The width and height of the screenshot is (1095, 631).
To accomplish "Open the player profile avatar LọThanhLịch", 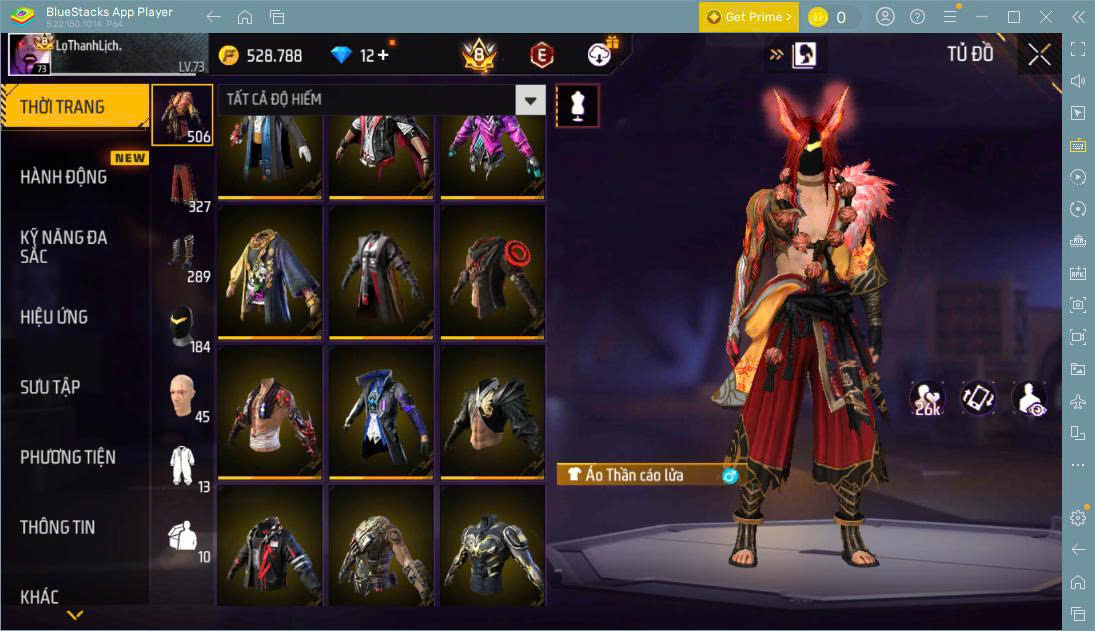I will click(30, 54).
